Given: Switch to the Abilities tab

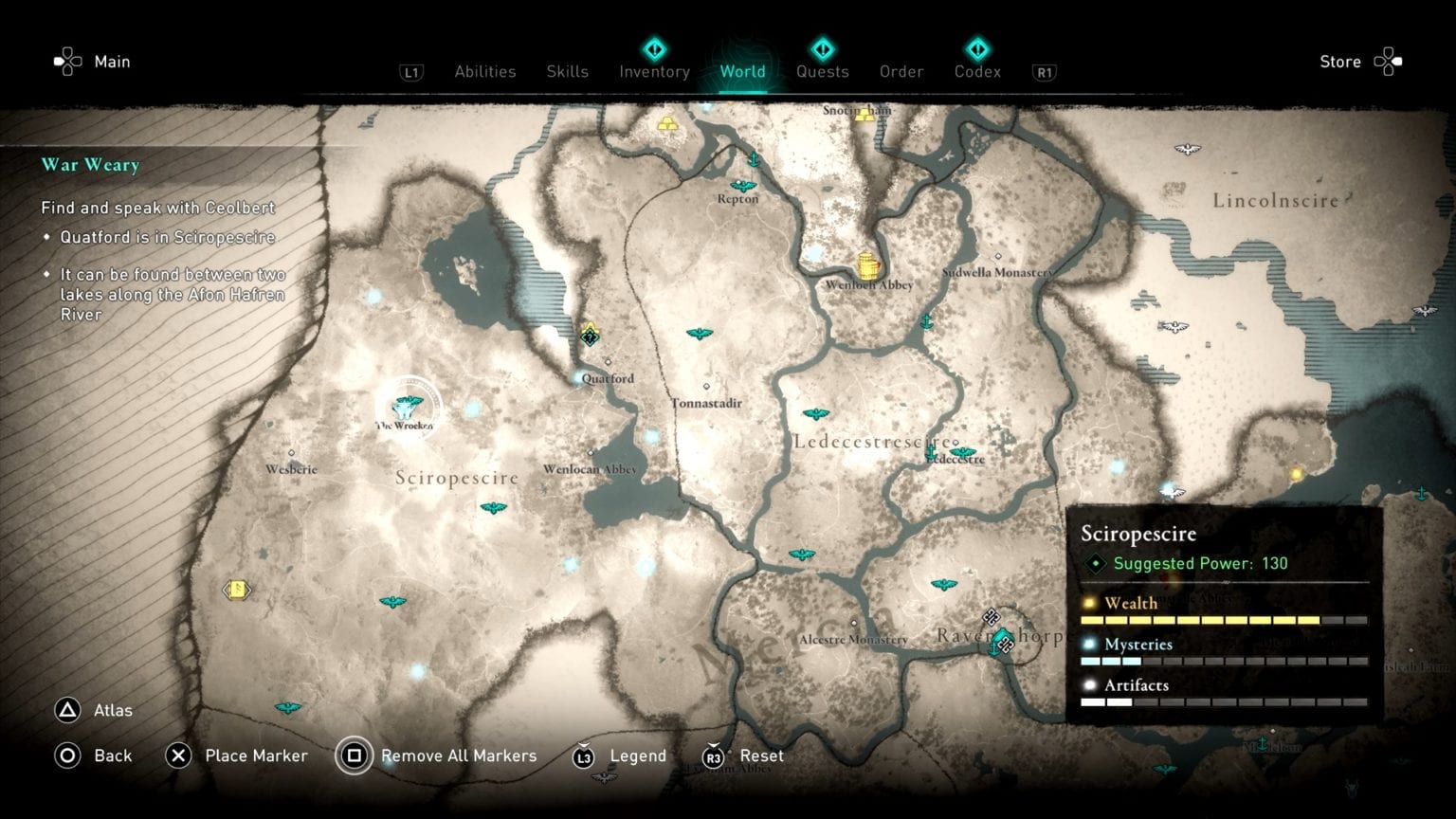Looking at the screenshot, I should point(484,72).
